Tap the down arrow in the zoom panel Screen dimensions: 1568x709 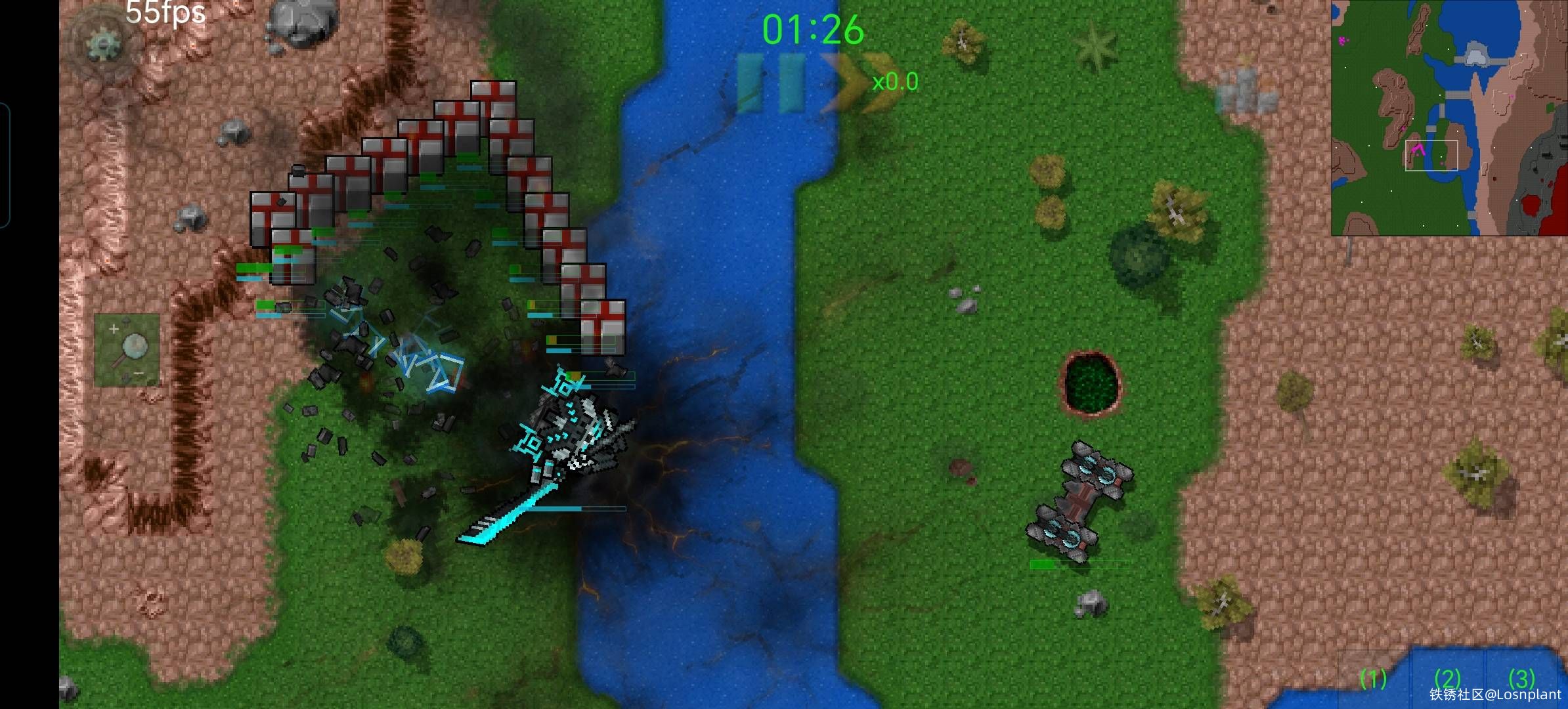click(x=125, y=377)
